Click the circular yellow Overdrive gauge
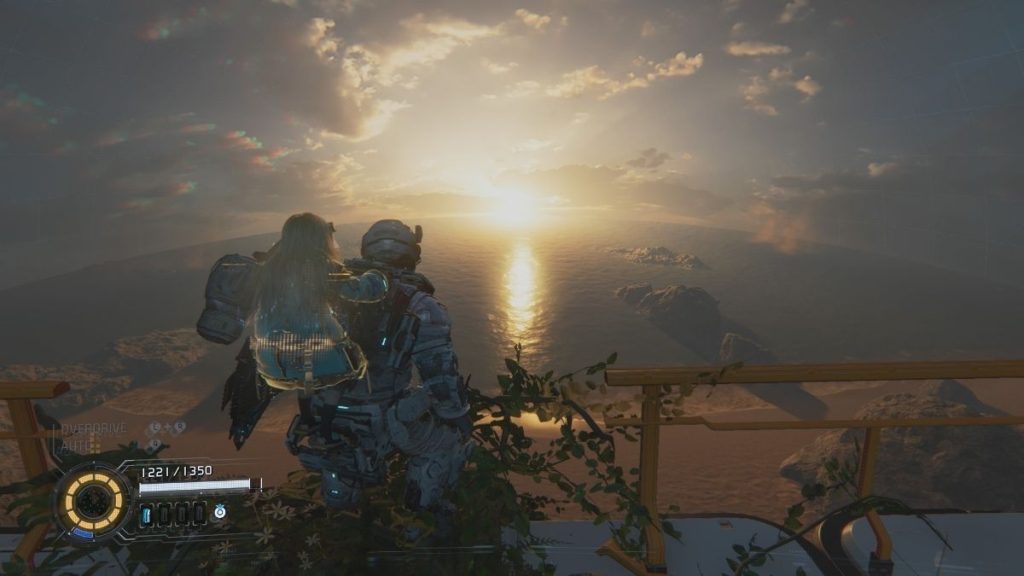This screenshot has height=576, width=1024. tap(94, 499)
